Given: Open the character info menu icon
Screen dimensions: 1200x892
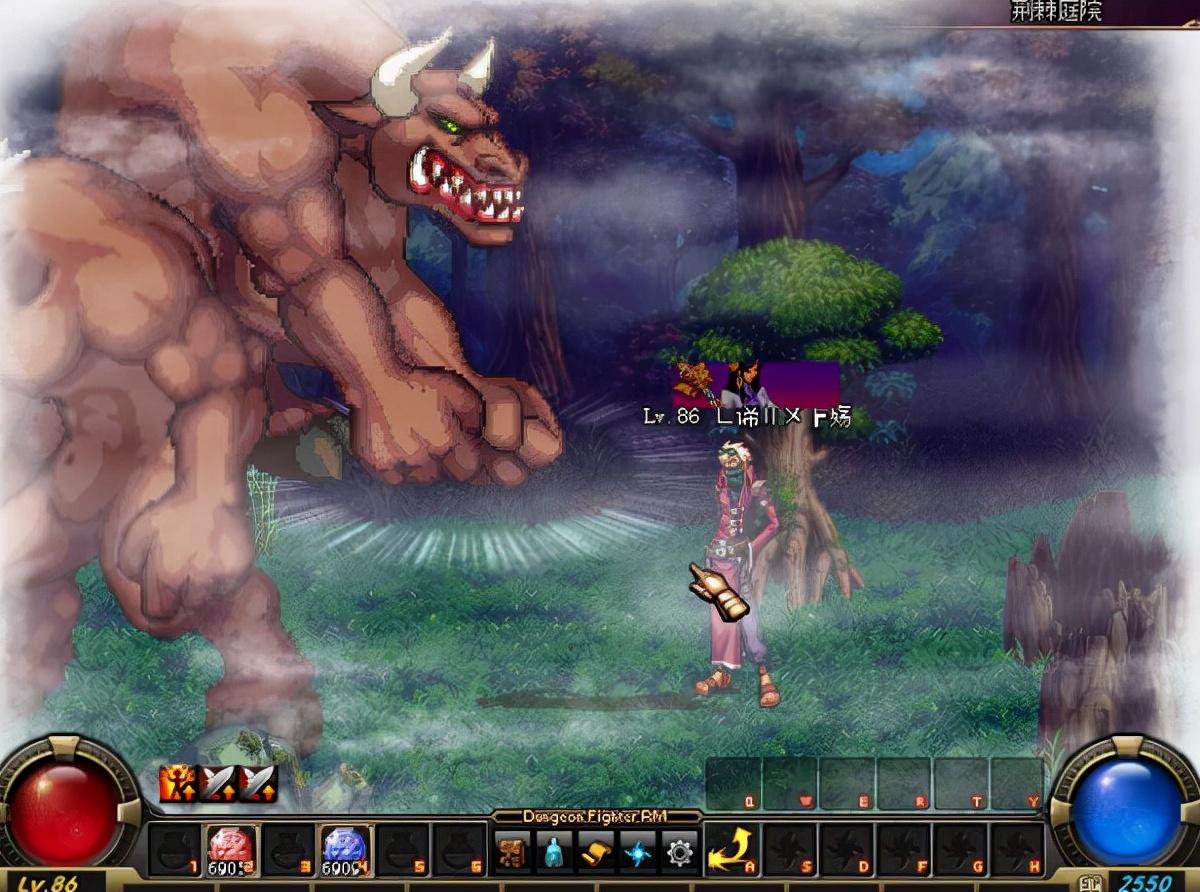Looking at the screenshot, I should (x=512, y=852).
